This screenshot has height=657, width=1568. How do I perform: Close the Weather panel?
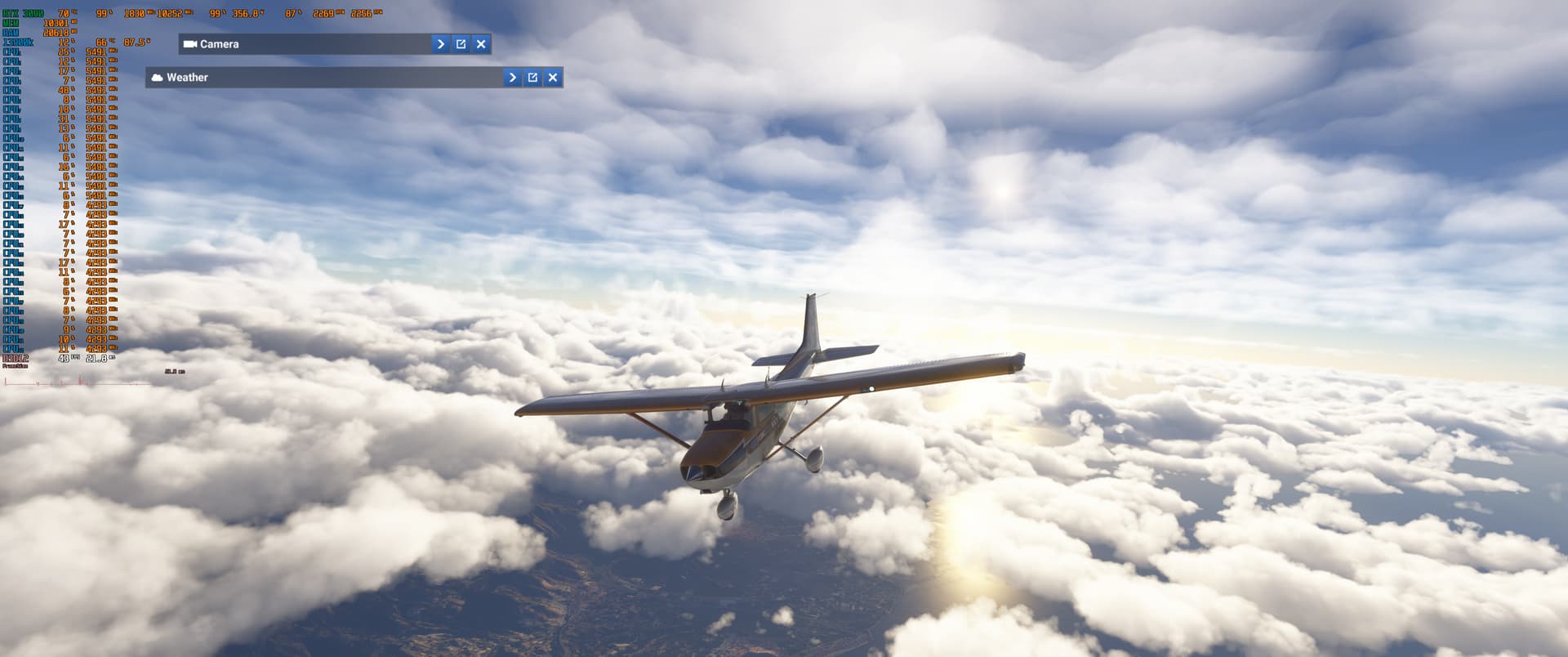pyautogui.click(x=553, y=77)
